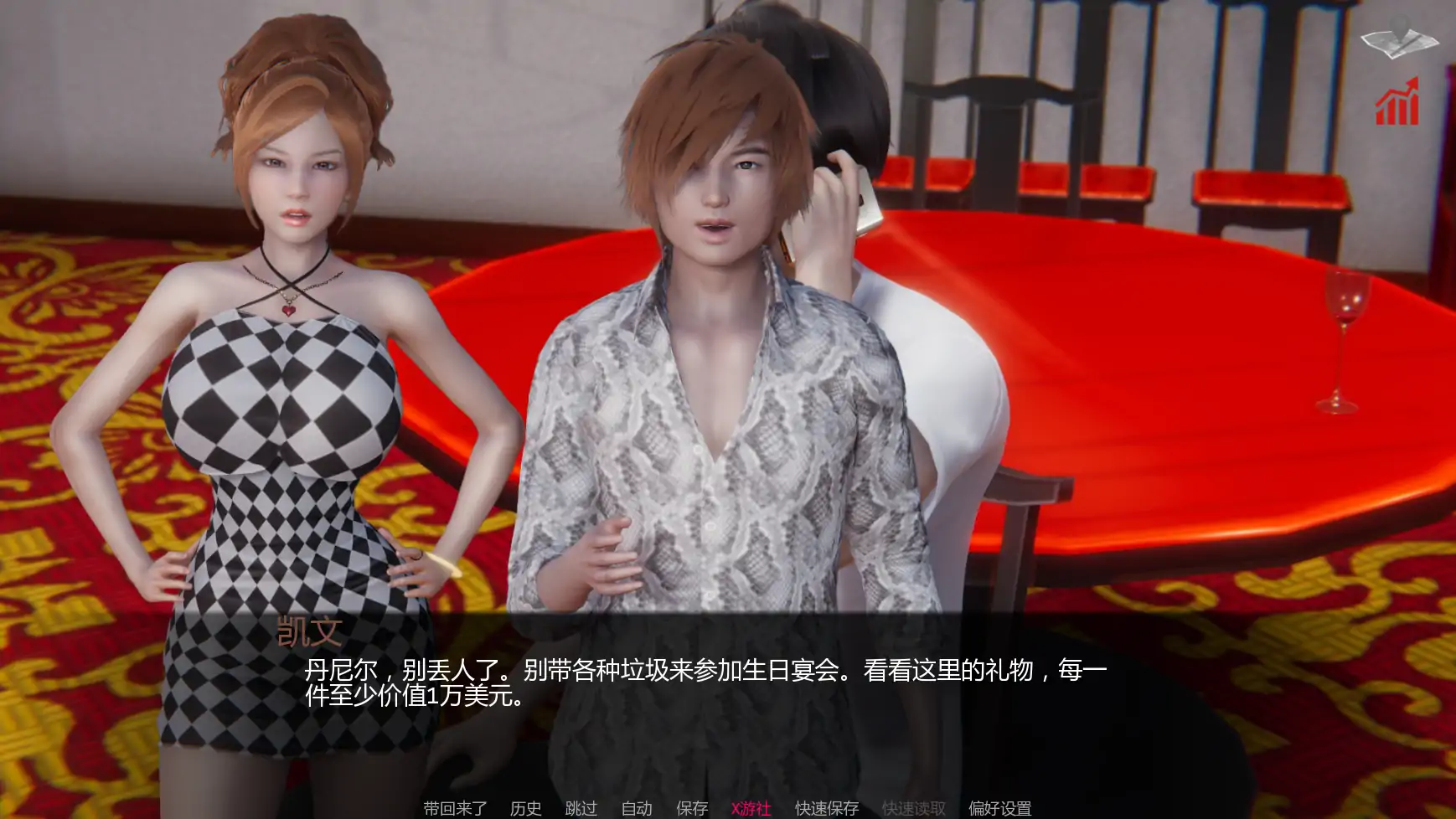
Task: Click the brown-haired character in snakeskin shirt
Action: 720,335
